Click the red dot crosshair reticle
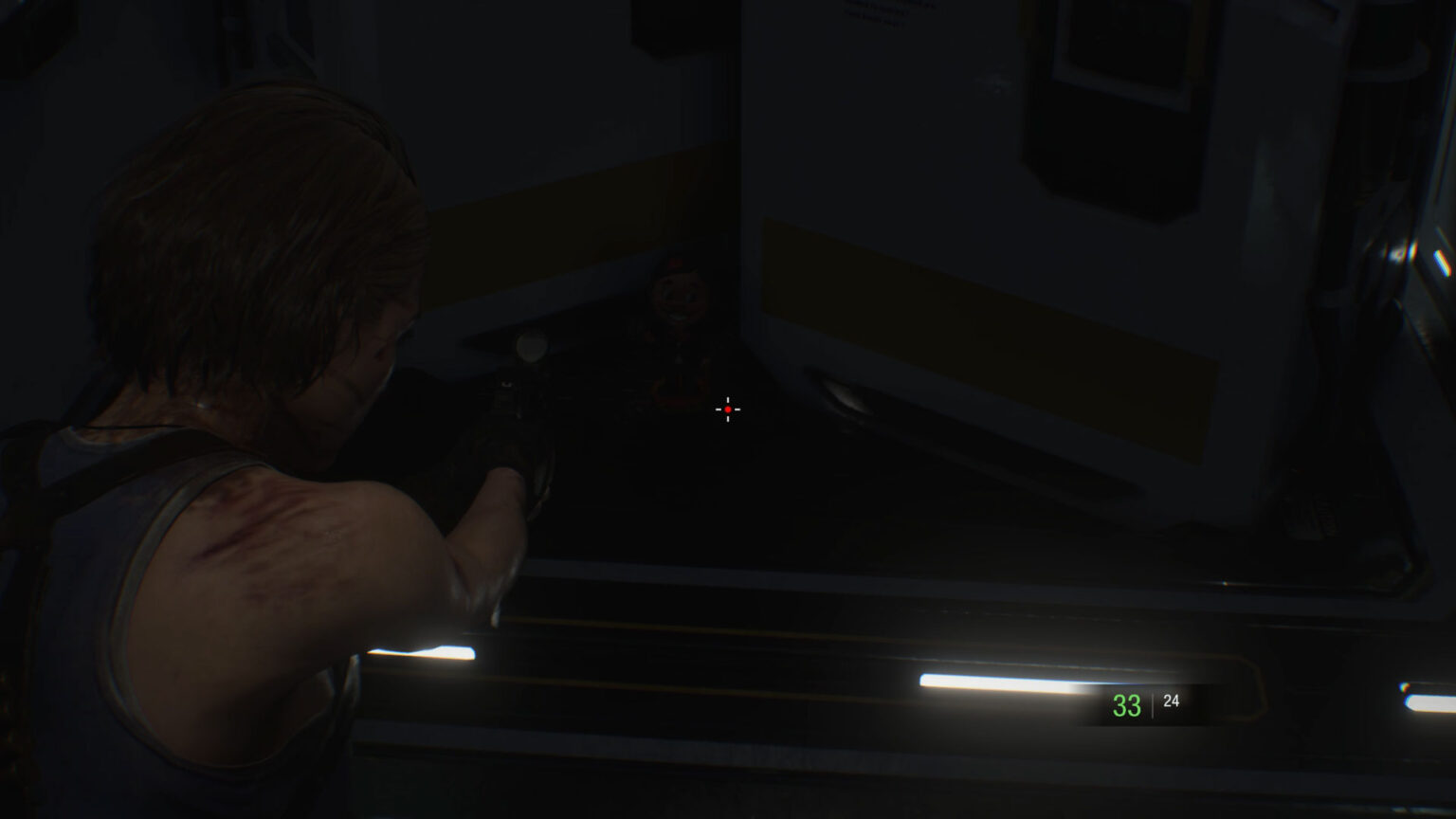The width and height of the screenshot is (1456, 819). (727, 408)
